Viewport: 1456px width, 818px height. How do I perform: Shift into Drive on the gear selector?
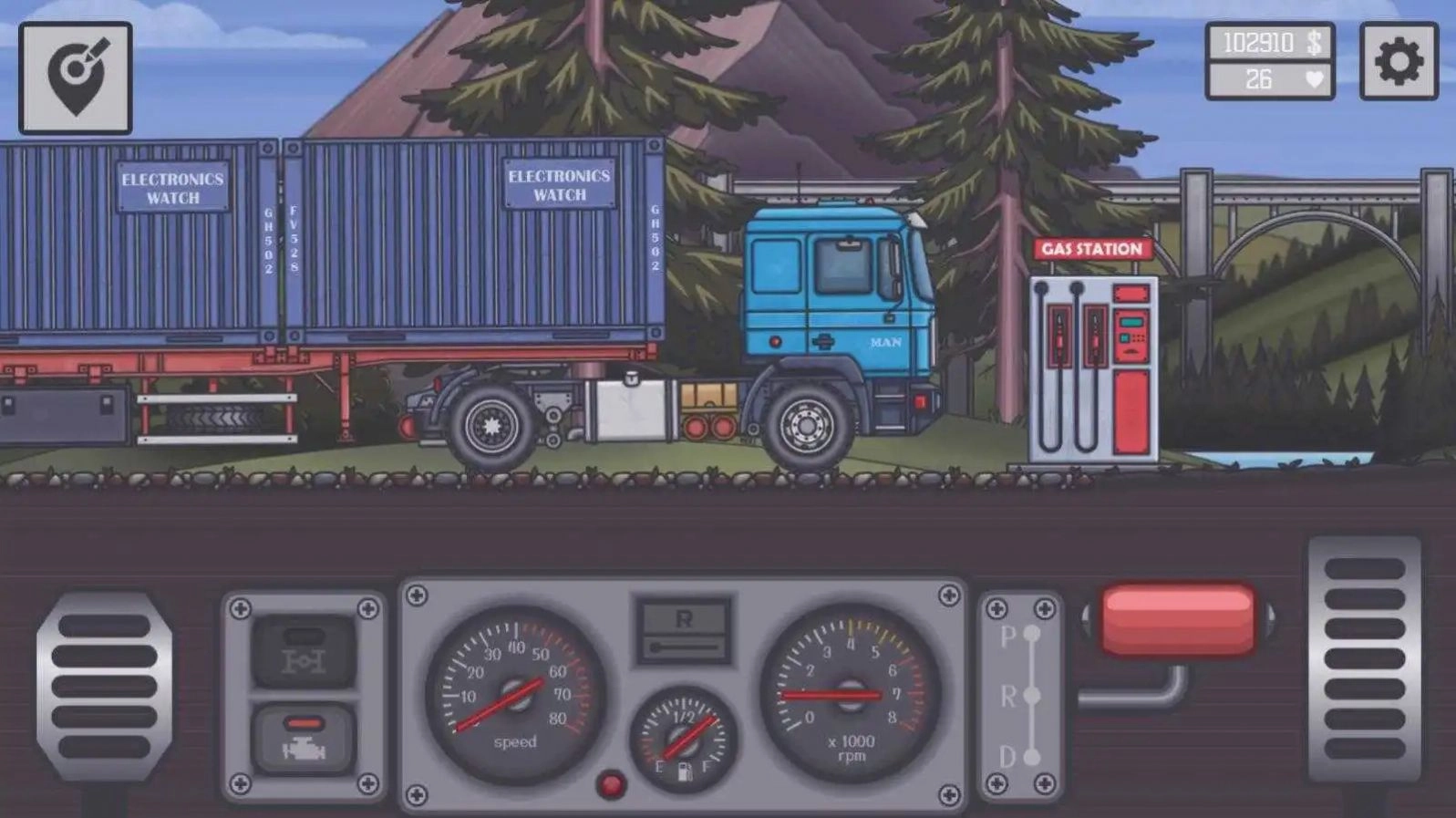click(x=1031, y=753)
